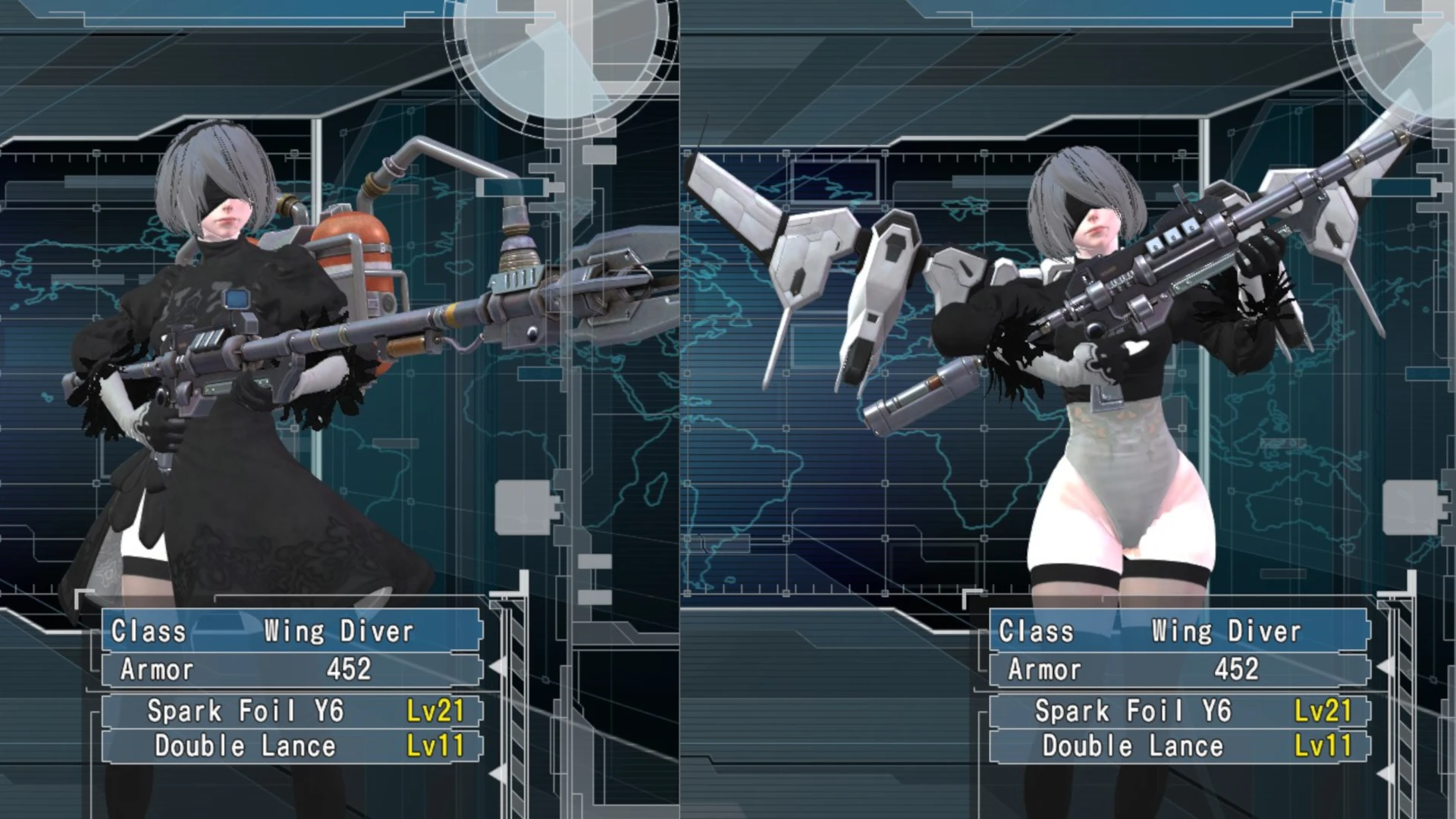The height and width of the screenshot is (819, 1456).
Task: Choose the Class row under the winged character
Action: [1179, 631]
